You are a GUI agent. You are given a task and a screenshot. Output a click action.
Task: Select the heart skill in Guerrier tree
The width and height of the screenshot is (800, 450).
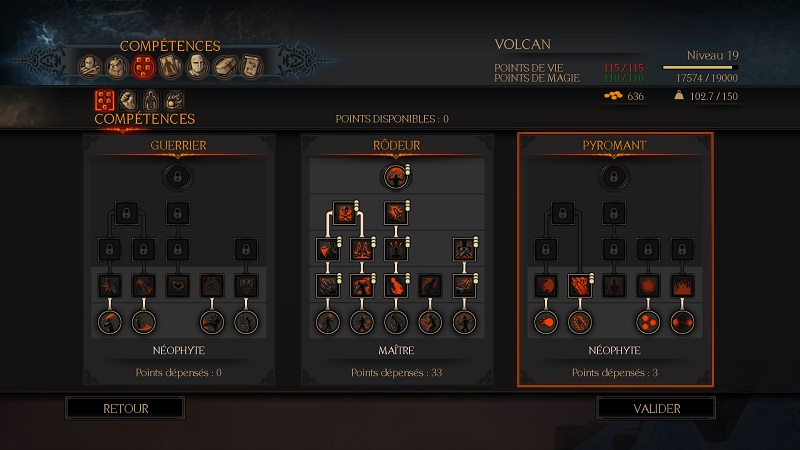point(178,286)
